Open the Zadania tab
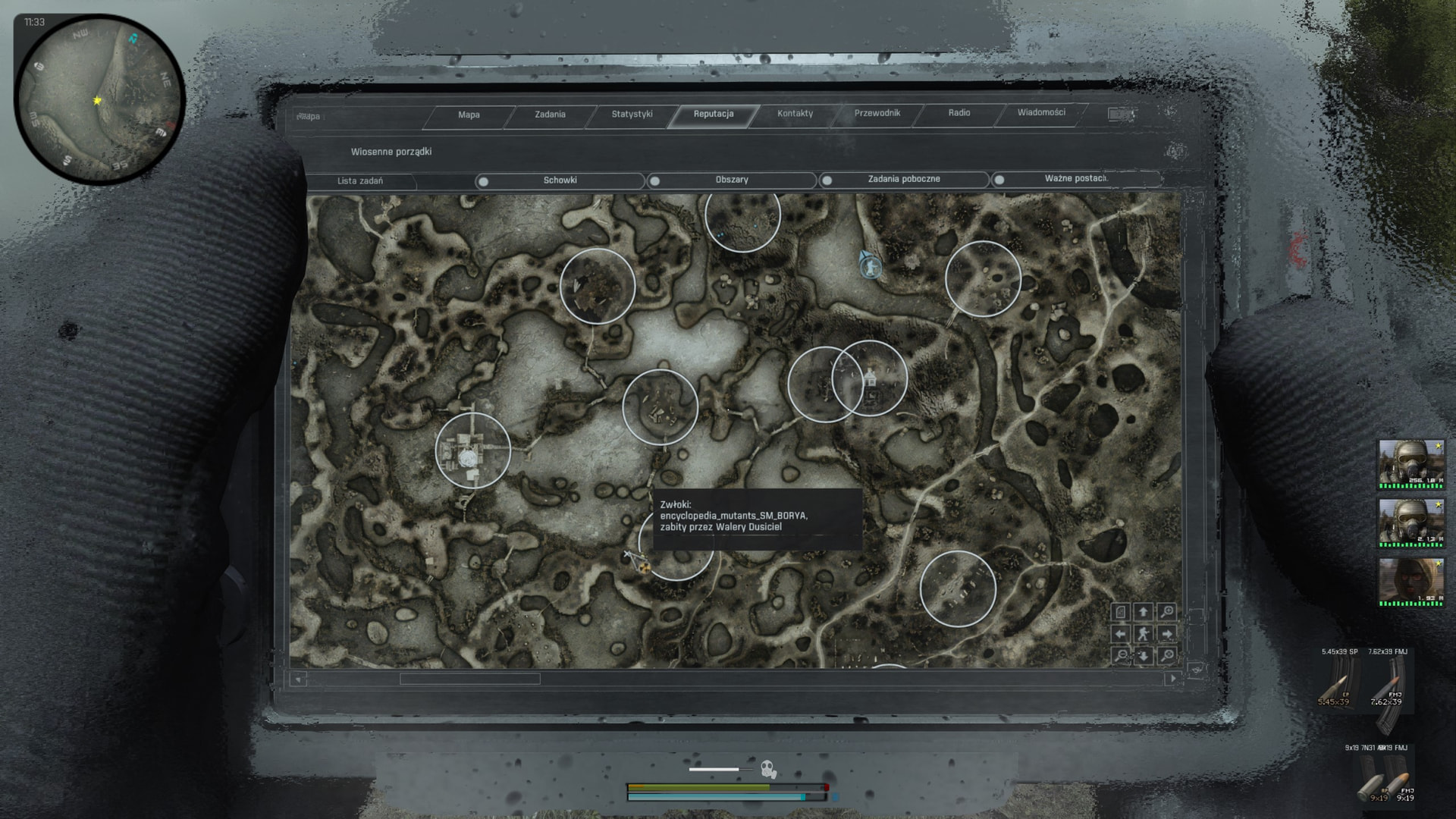The height and width of the screenshot is (819, 1456). pyautogui.click(x=550, y=115)
